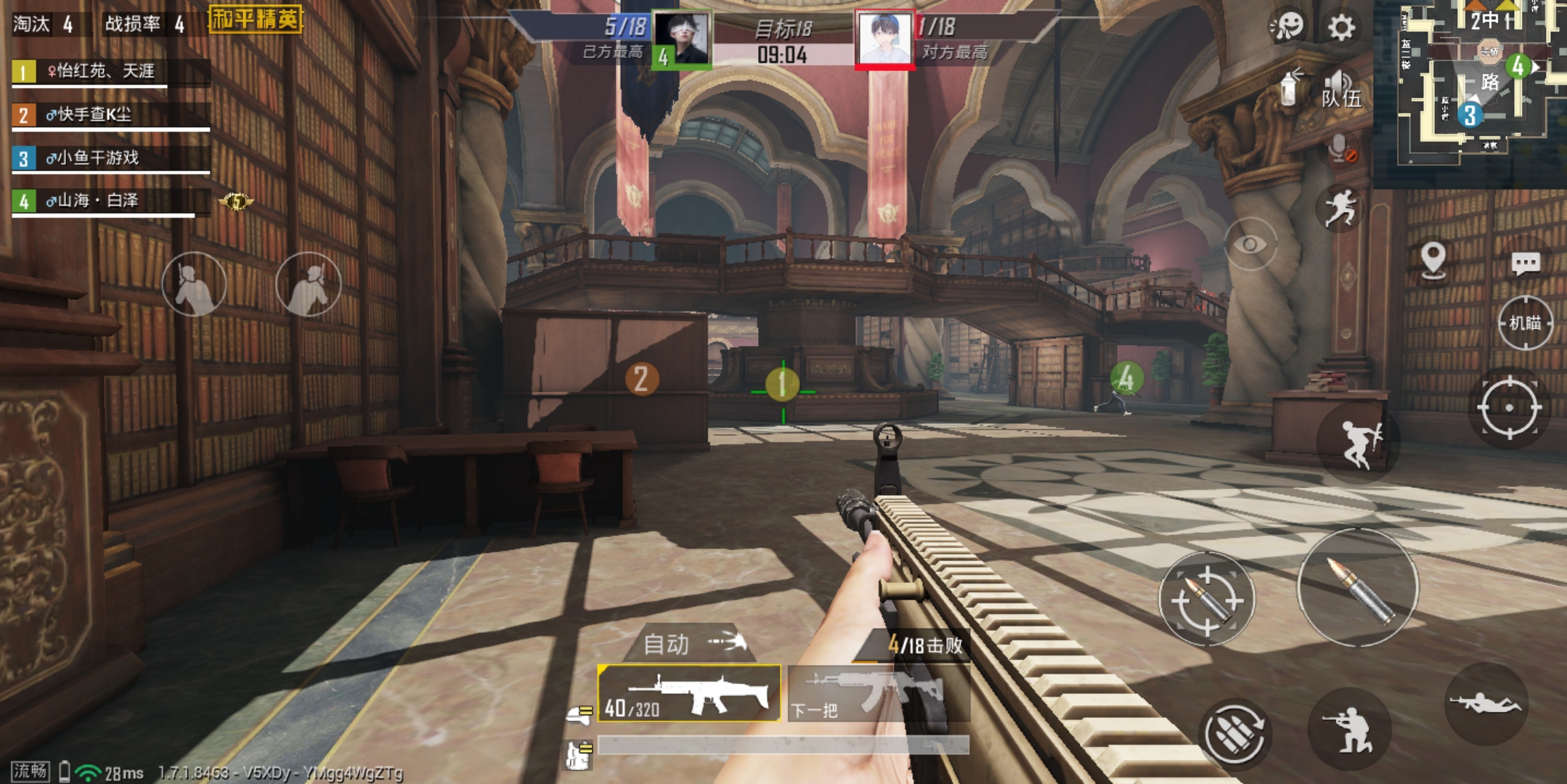The height and width of the screenshot is (784, 1567).
Task: Fire with the bullet-crosshair button
Action: (1207, 599)
